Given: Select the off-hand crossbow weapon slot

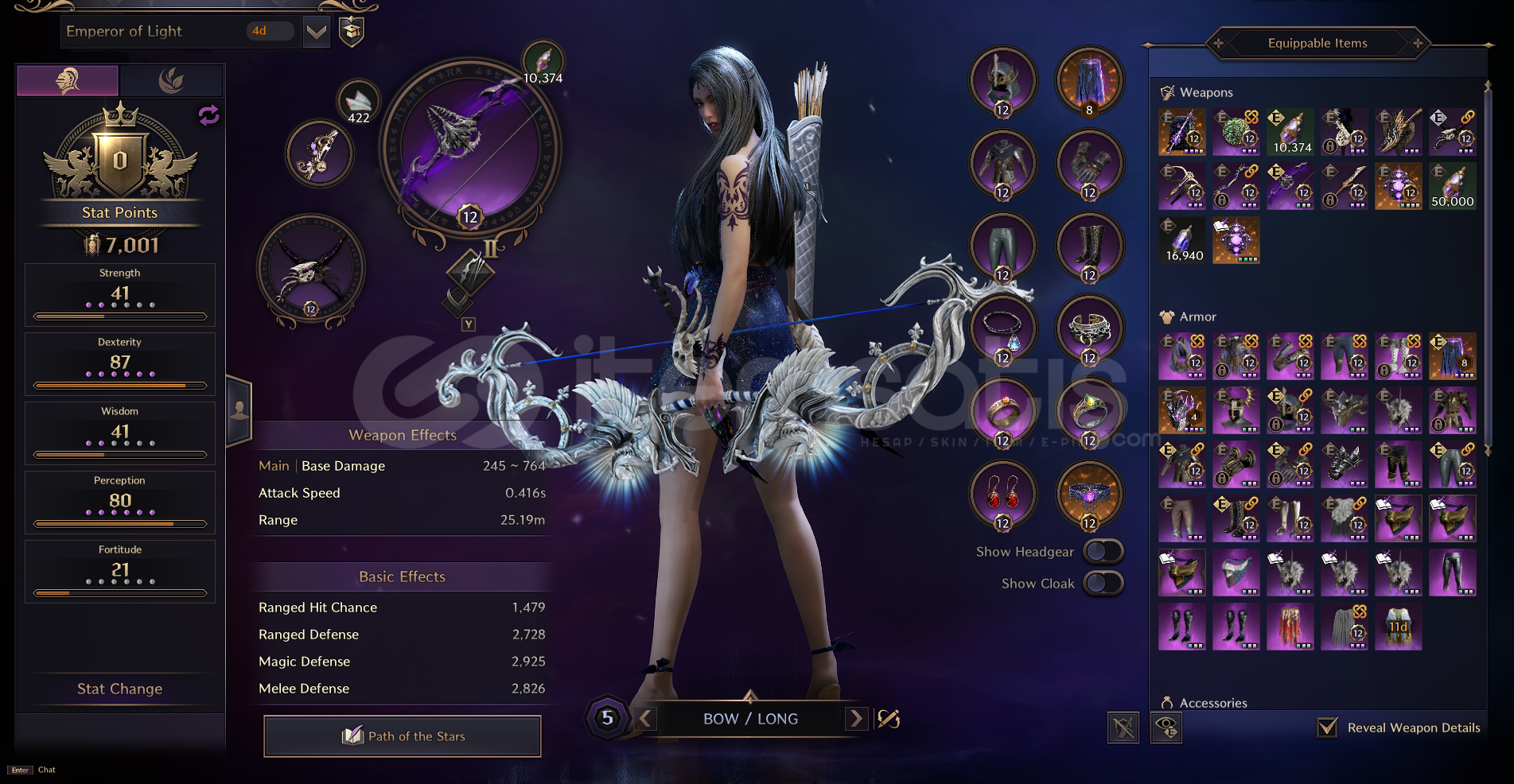Looking at the screenshot, I should click(x=311, y=271).
